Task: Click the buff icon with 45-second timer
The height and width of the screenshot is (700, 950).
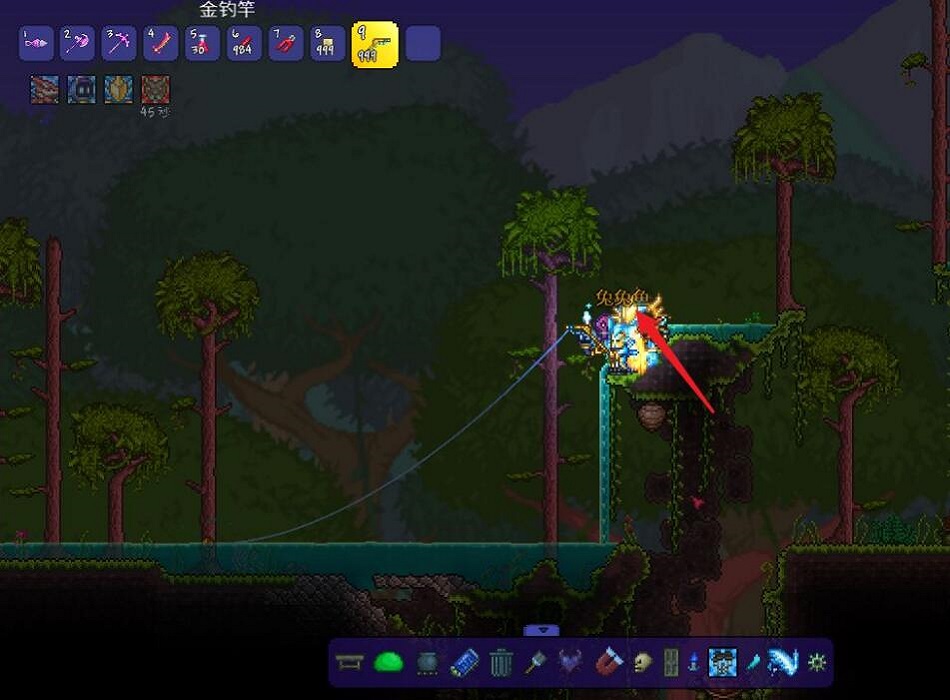Action: point(155,89)
